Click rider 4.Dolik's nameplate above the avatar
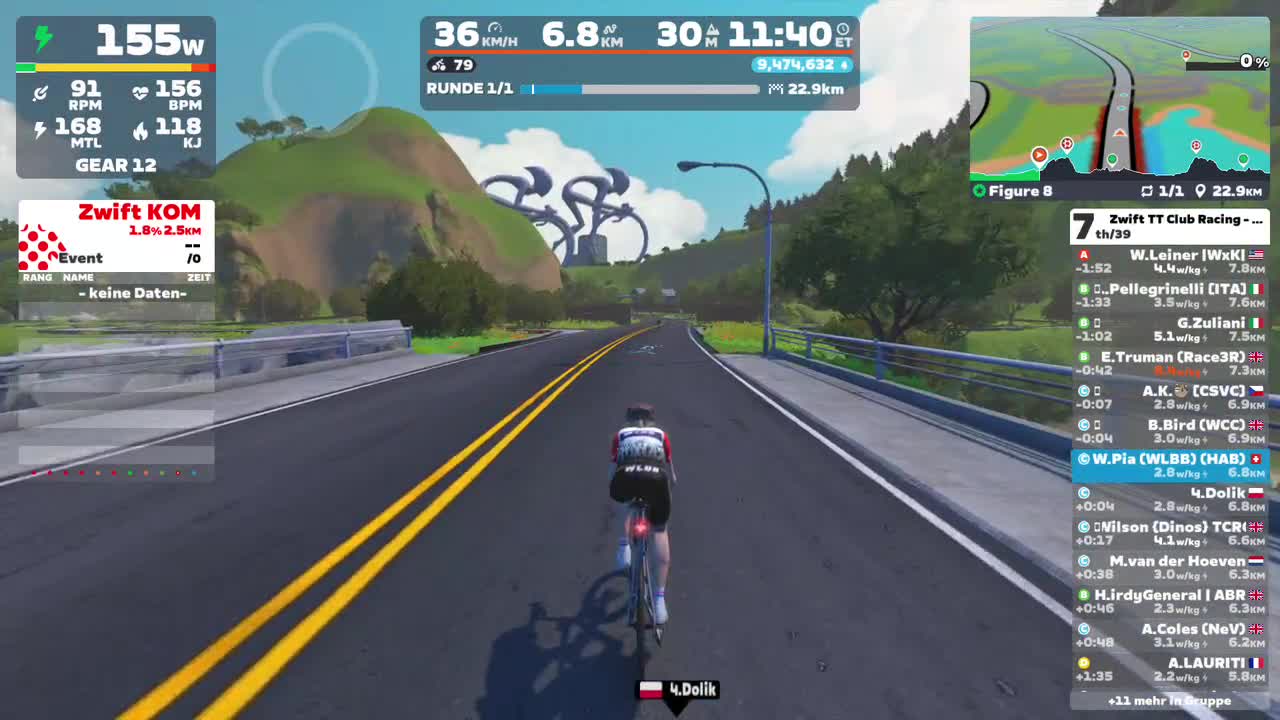 678,689
